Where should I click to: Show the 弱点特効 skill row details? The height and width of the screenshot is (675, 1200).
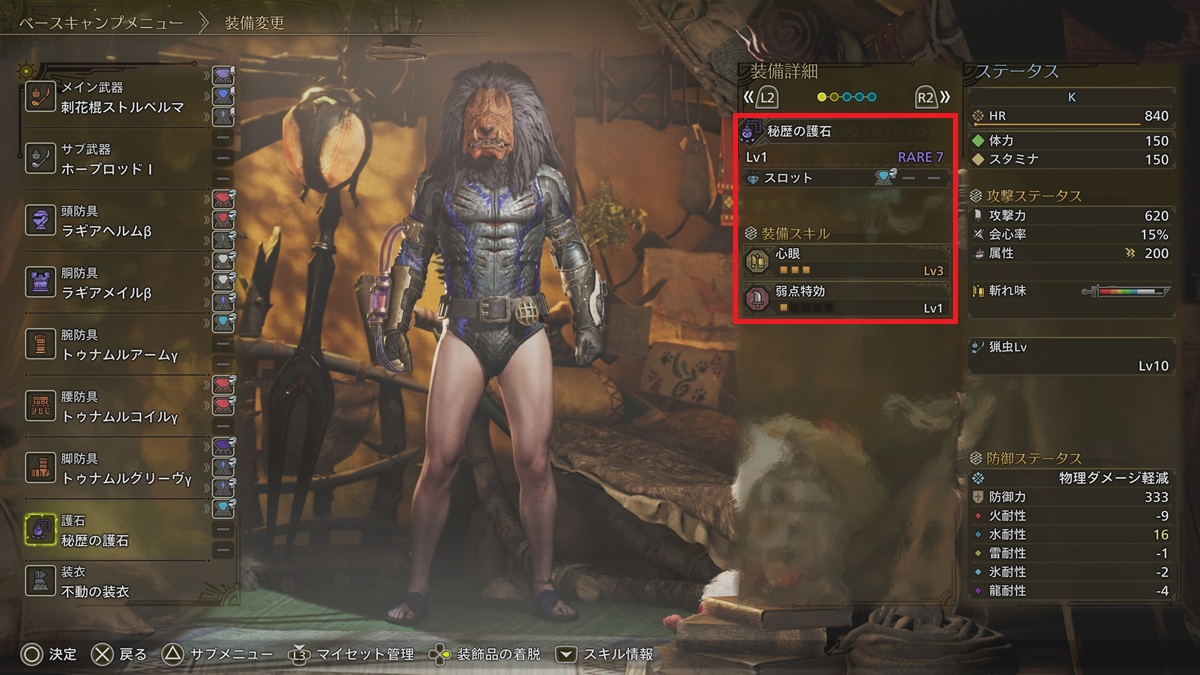(x=845, y=299)
